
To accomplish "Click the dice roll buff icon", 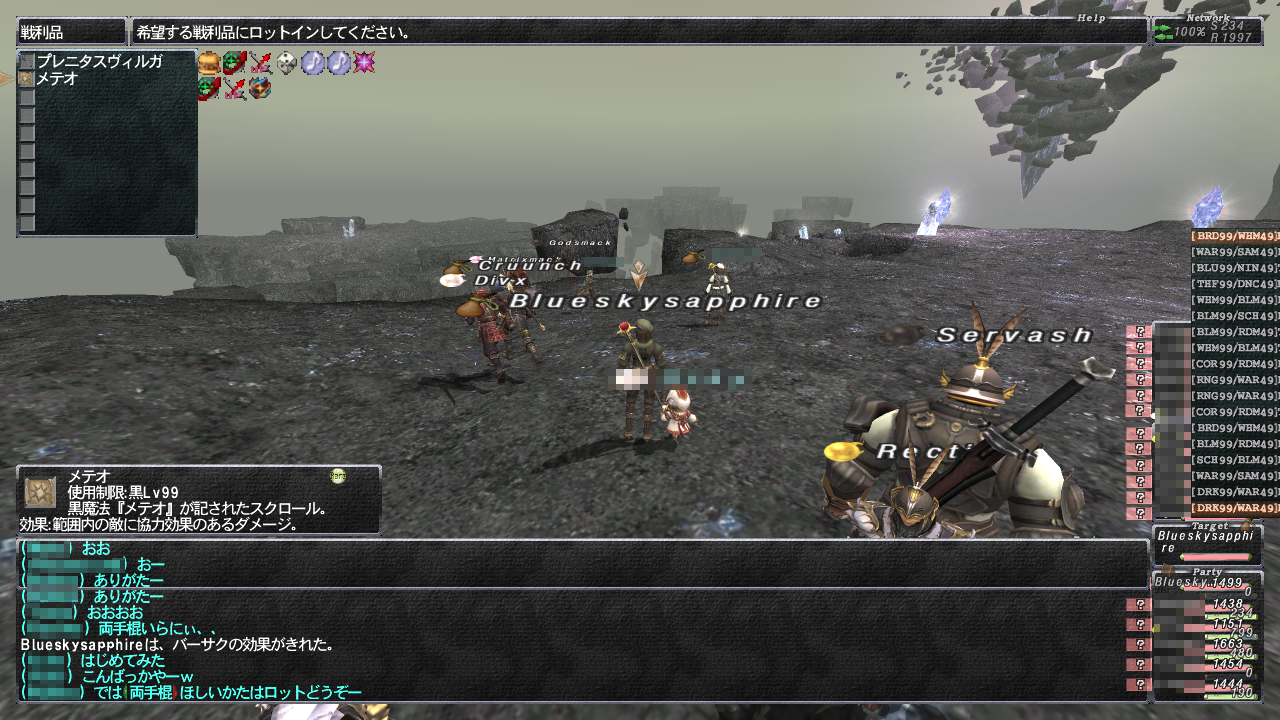I will click(x=287, y=63).
